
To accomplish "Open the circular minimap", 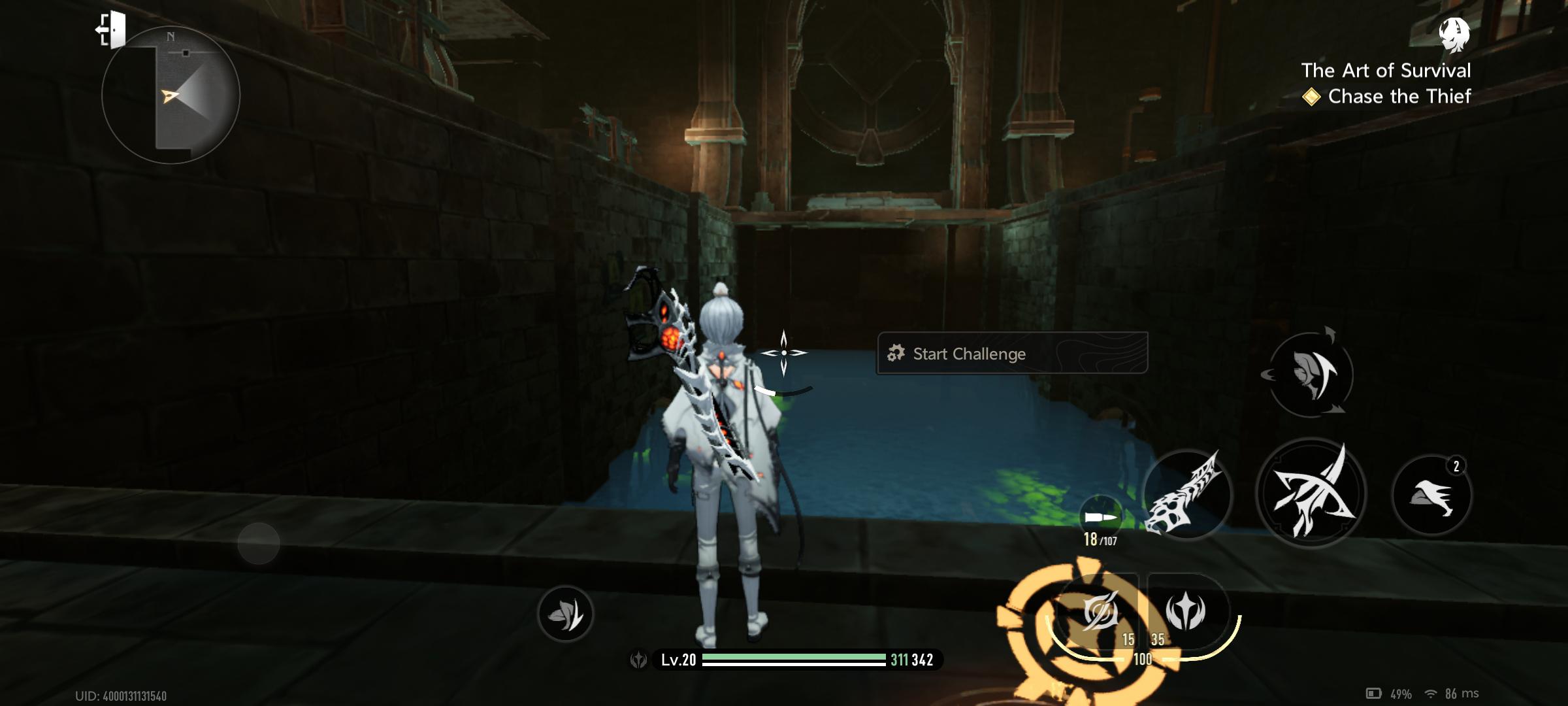I will click(x=171, y=95).
